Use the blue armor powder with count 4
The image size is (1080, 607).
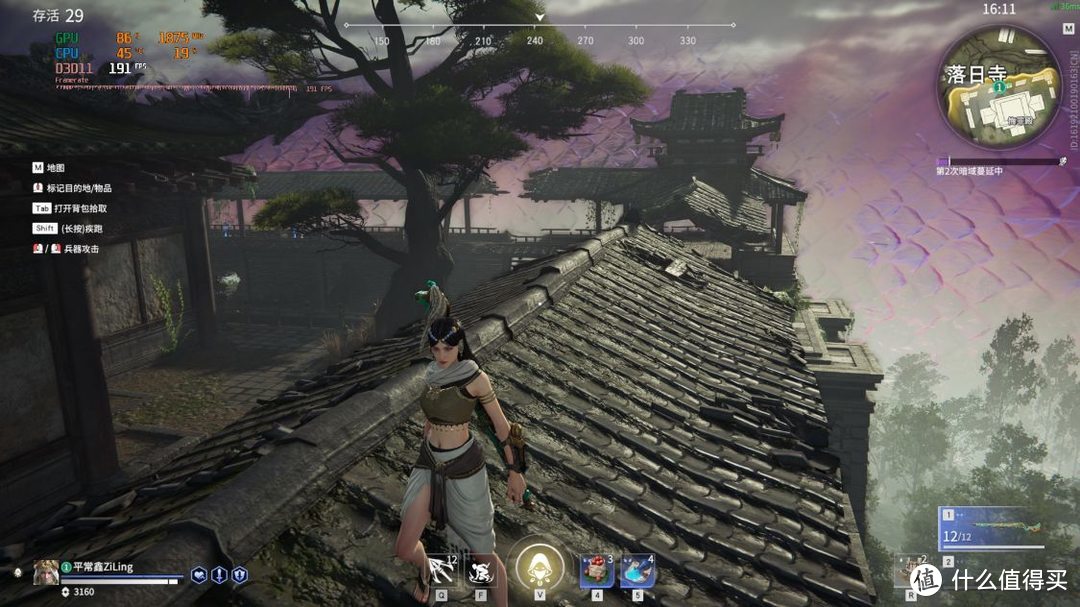(x=637, y=571)
